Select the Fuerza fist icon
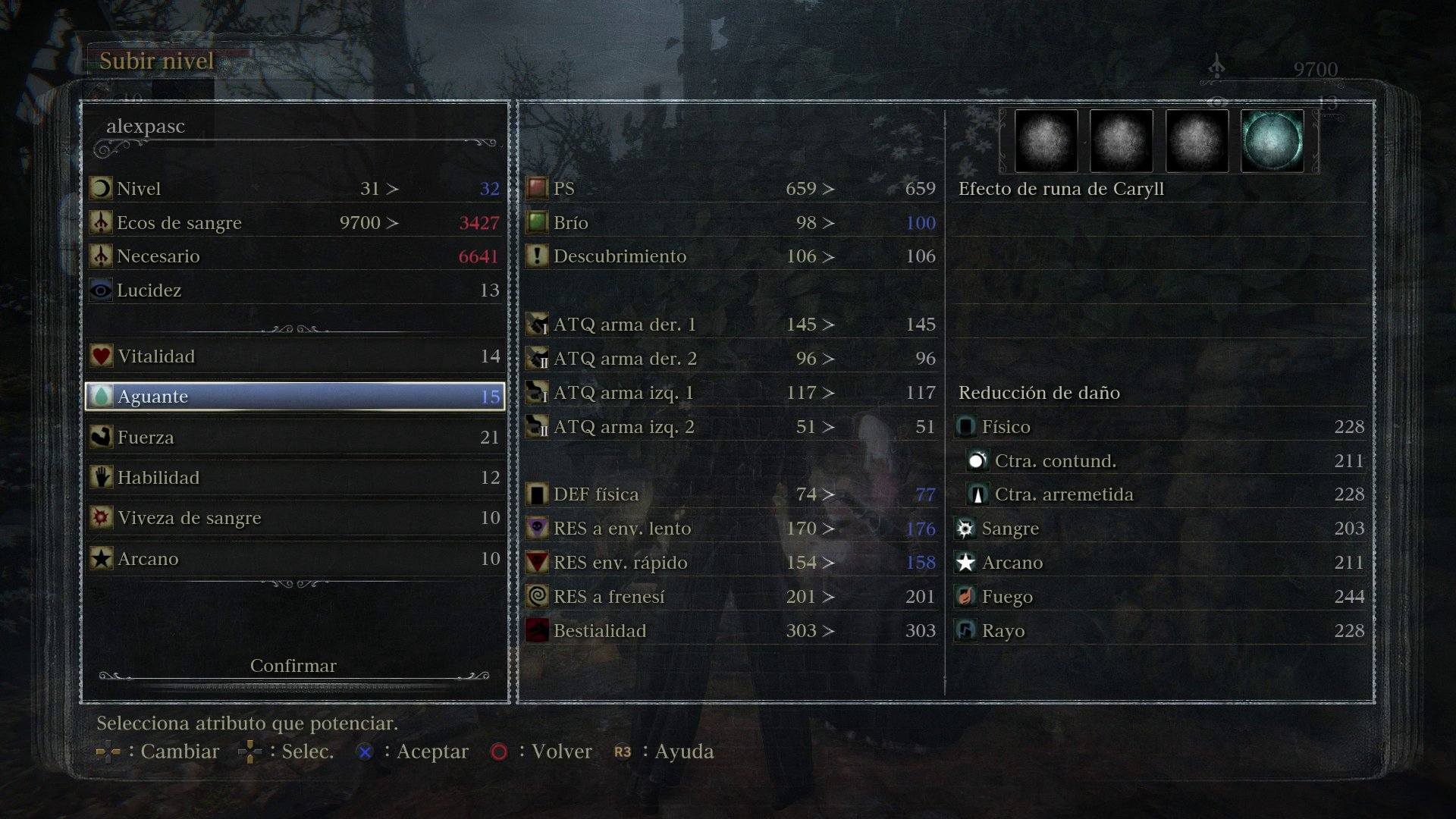Screen dimensions: 1456x819 pos(101,437)
